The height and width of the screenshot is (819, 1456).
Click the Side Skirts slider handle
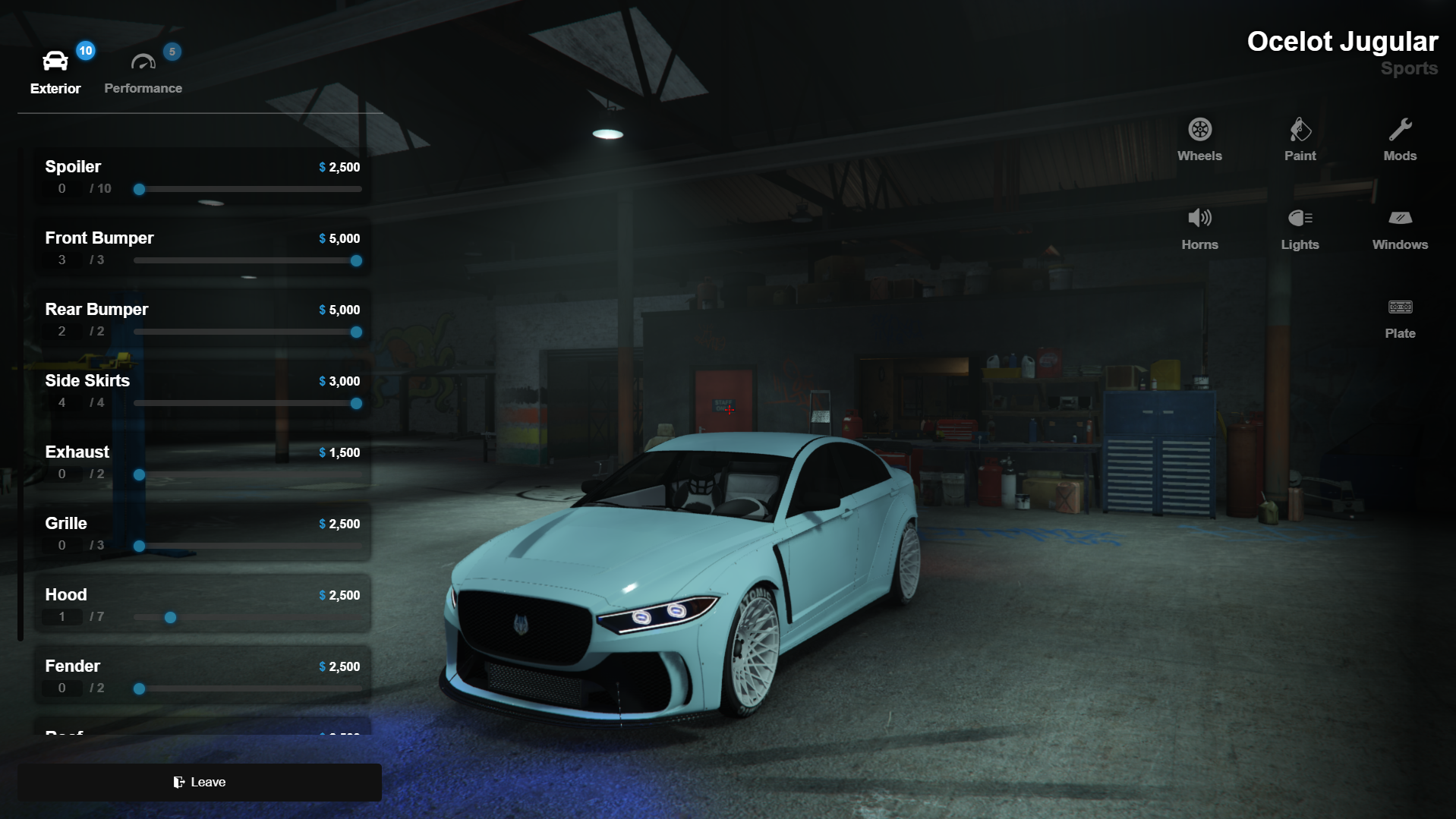pyautogui.click(x=356, y=404)
